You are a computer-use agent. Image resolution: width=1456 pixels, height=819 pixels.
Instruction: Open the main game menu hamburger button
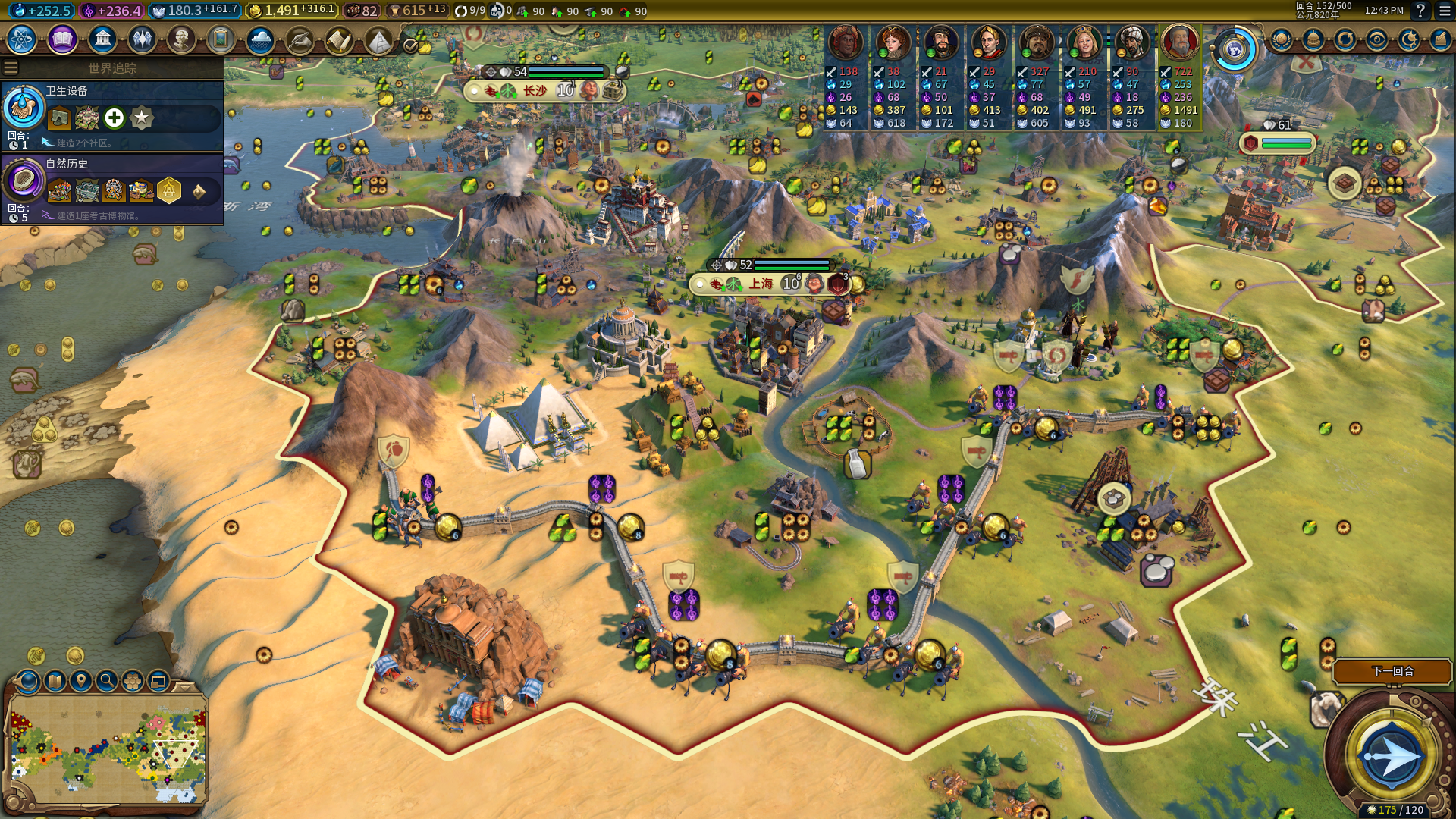click(x=1445, y=11)
